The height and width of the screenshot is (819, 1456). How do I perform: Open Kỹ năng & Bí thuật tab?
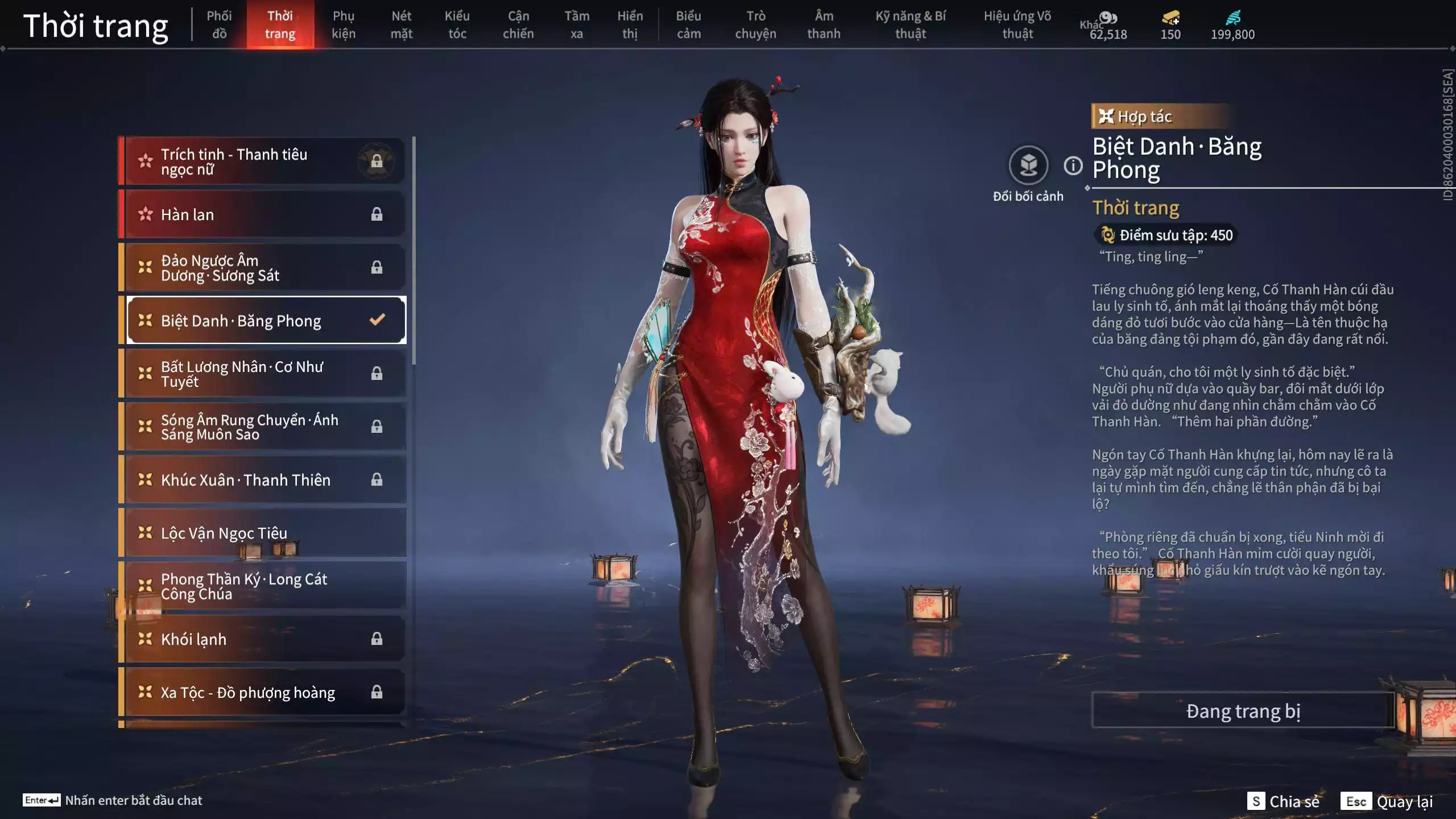tap(910, 25)
